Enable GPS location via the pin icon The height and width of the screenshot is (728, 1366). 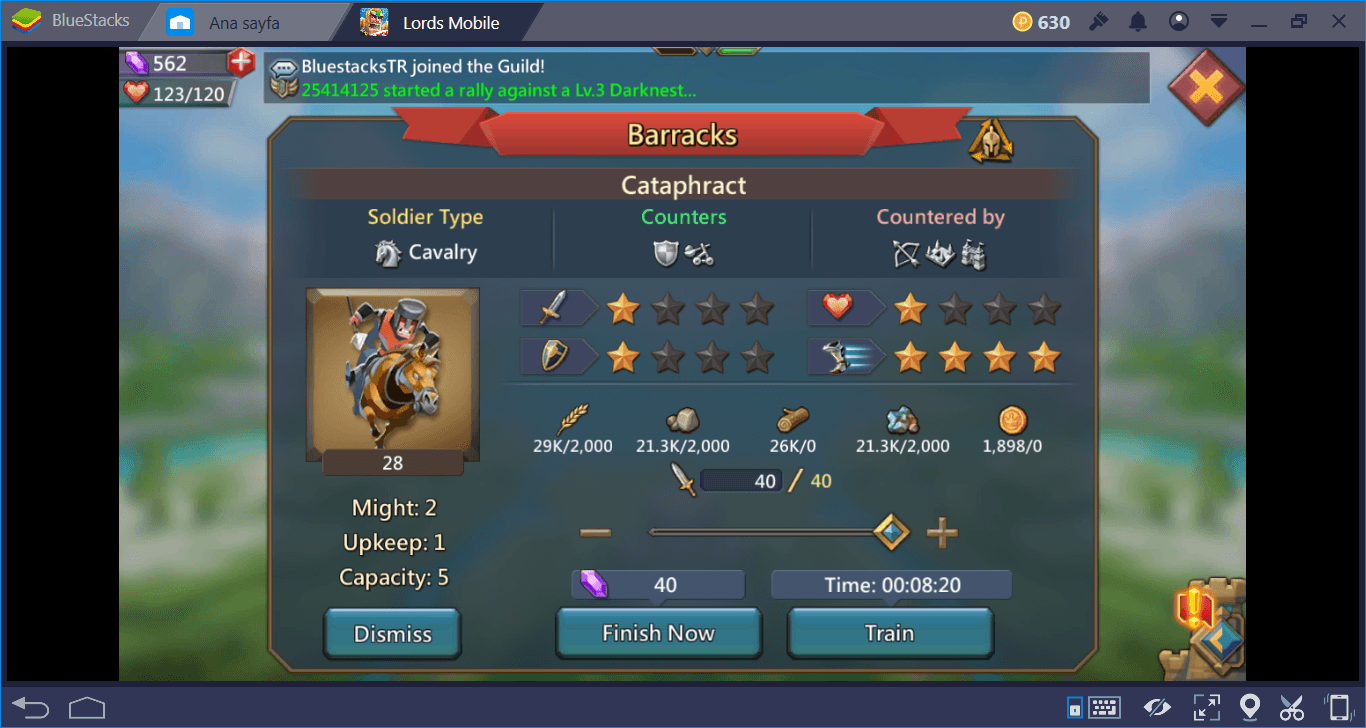coord(1248,707)
